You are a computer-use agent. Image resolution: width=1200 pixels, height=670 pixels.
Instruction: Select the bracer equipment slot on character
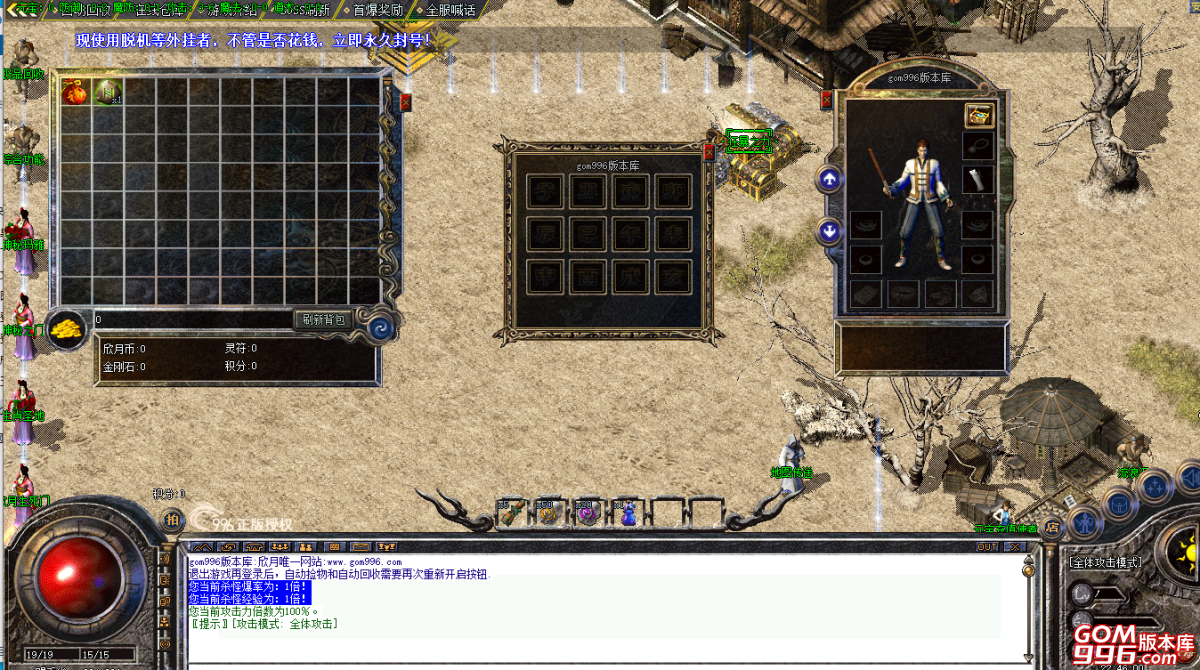coord(978,179)
